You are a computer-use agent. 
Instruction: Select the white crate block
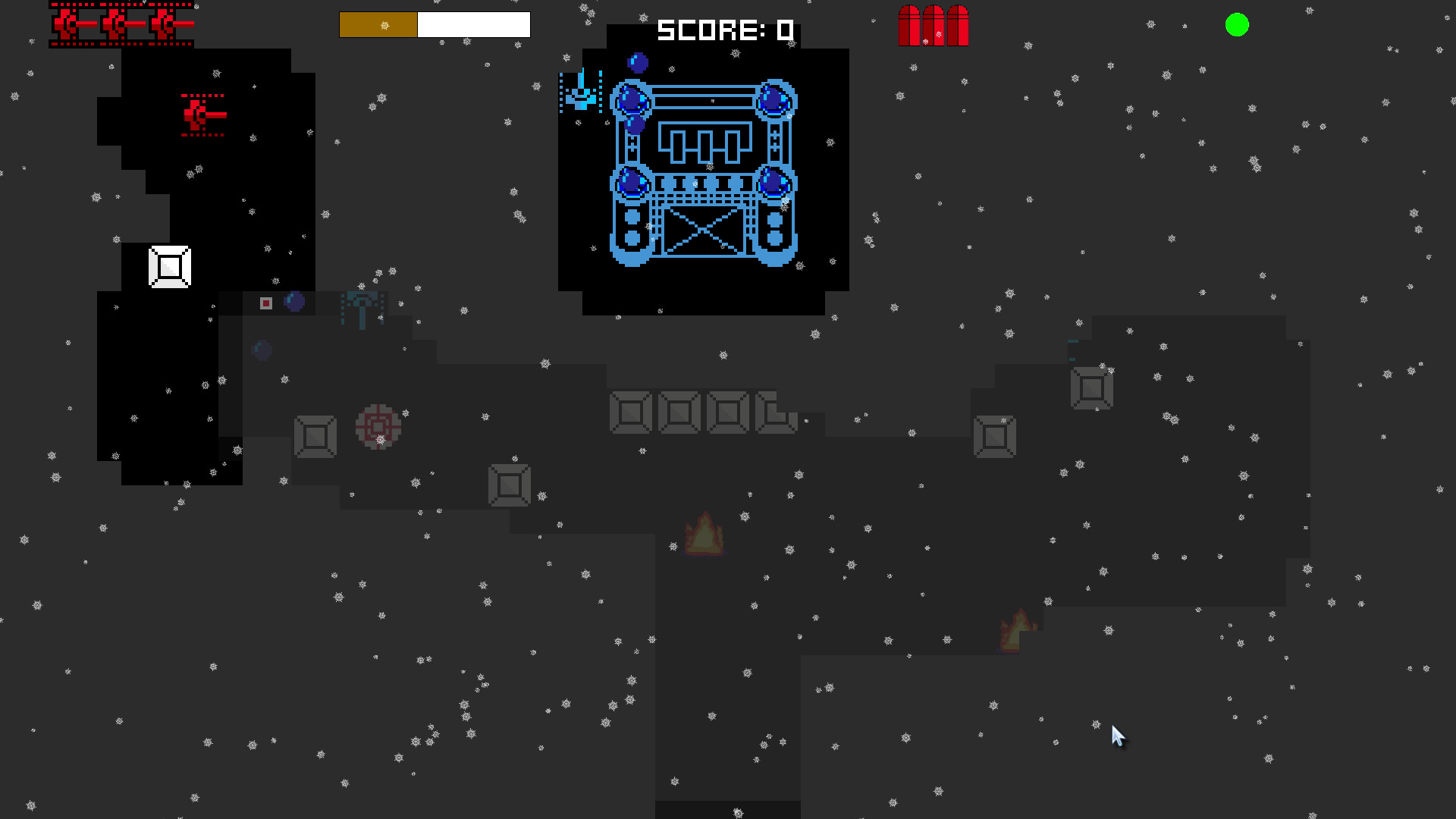(x=169, y=267)
